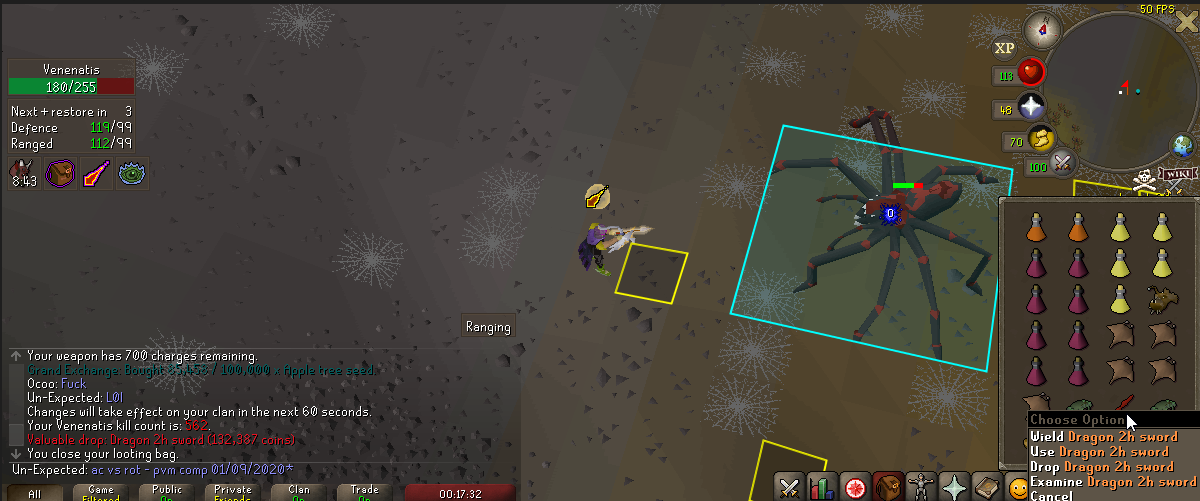The width and height of the screenshot is (1200, 501).
Task: Select the All chat filter tab
Action: pos(35,493)
